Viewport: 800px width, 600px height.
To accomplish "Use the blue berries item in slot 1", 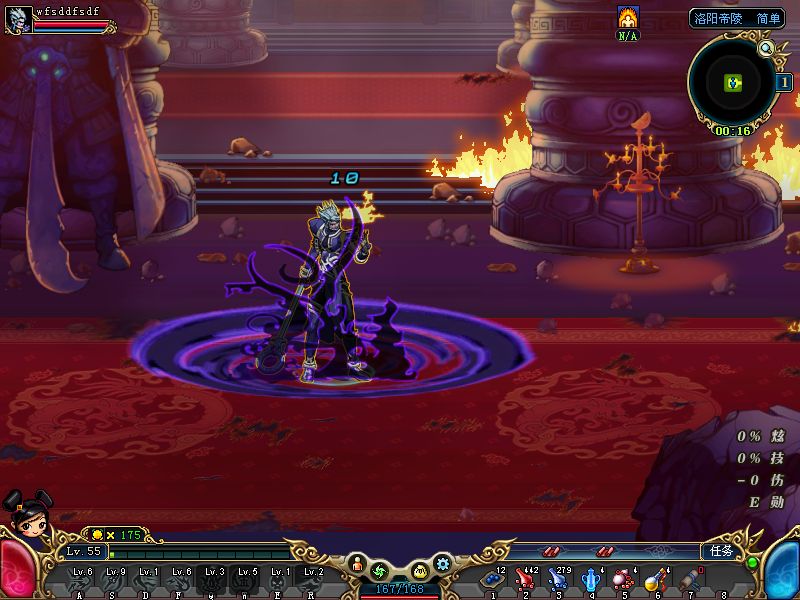I will pos(492,579).
